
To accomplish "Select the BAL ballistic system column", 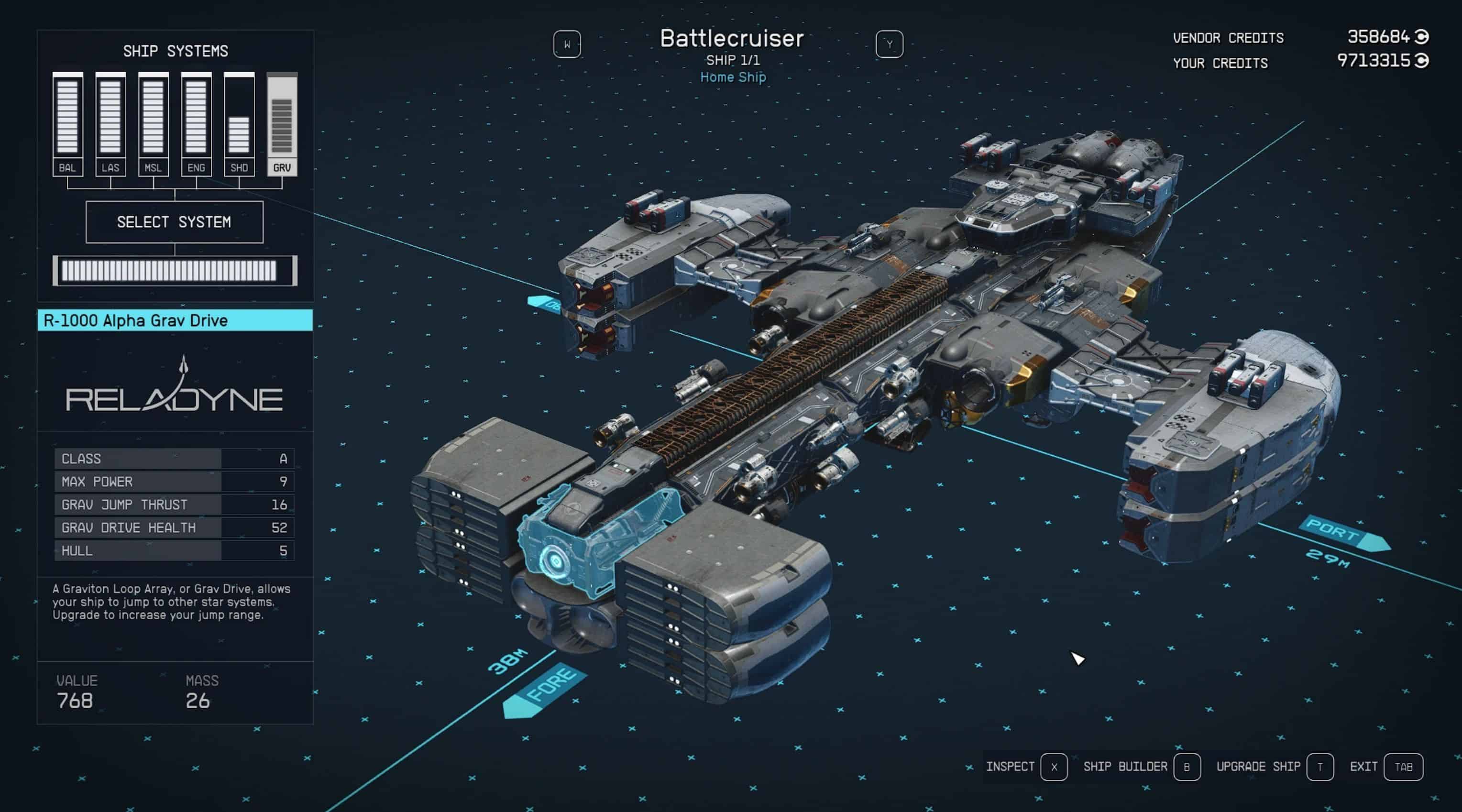I will point(67,124).
